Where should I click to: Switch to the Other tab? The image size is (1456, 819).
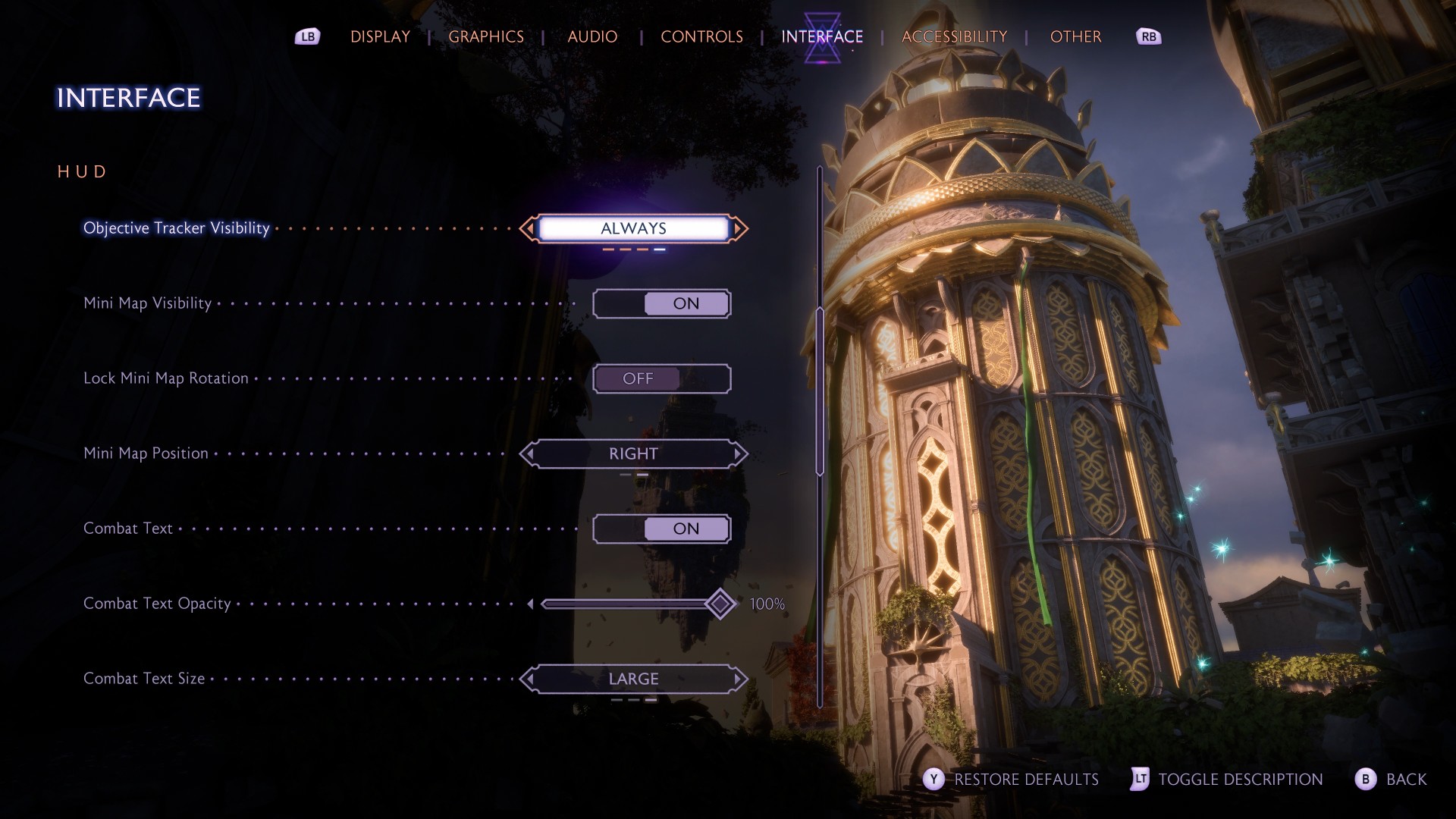click(x=1075, y=36)
